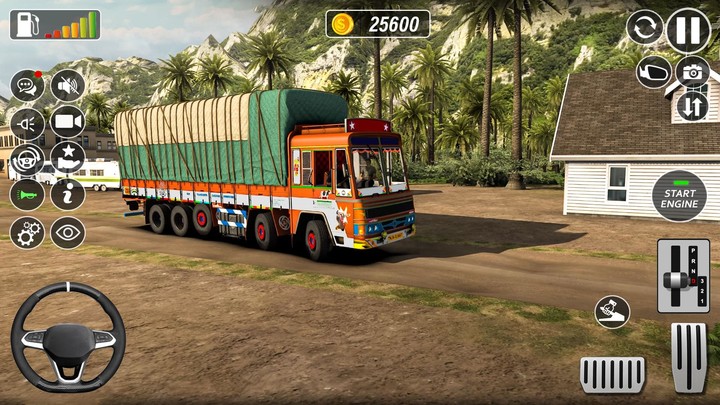Honk the green horn
This screenshot has width=720, height=405.
(26, 194)
